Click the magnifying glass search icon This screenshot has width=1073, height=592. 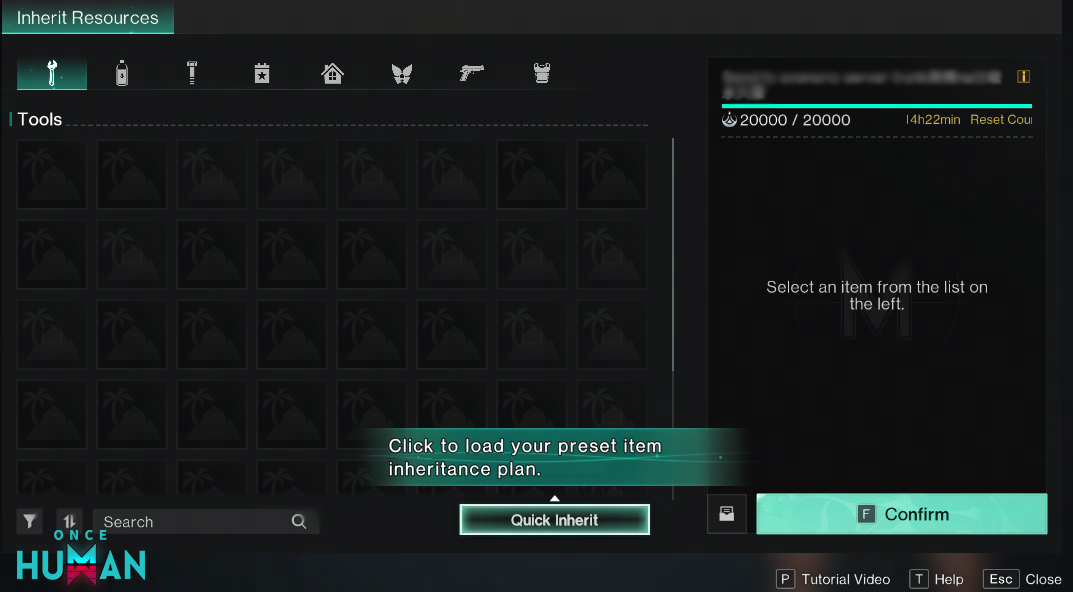click(x=298, y=522)
